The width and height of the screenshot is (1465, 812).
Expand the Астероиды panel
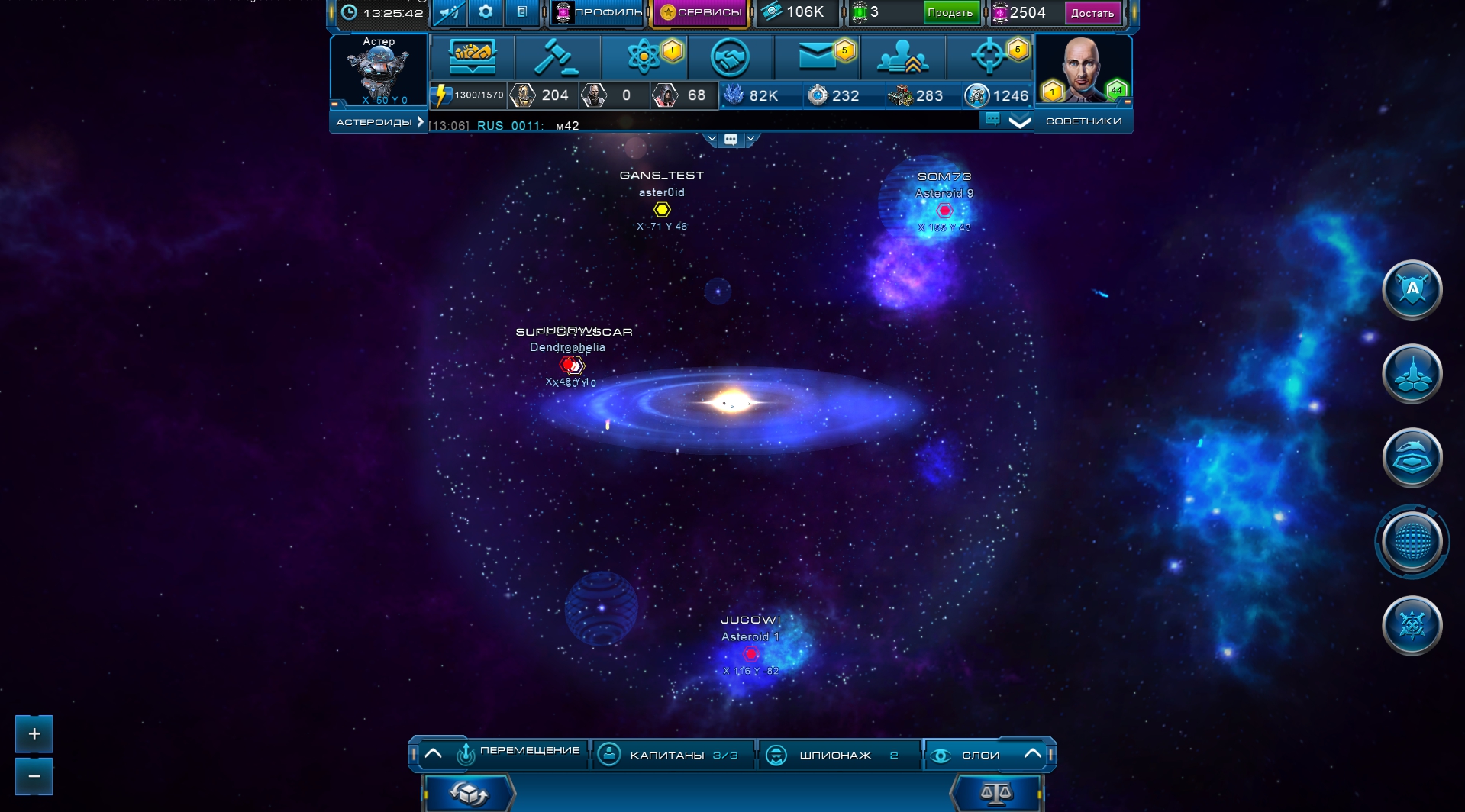(x=379, y=122)
